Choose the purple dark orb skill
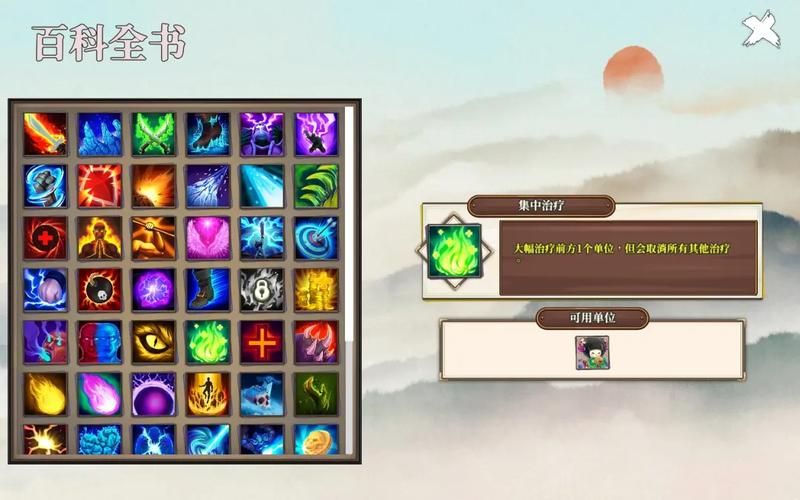Viewport: 800px width, 500px height. coord(154,394)
